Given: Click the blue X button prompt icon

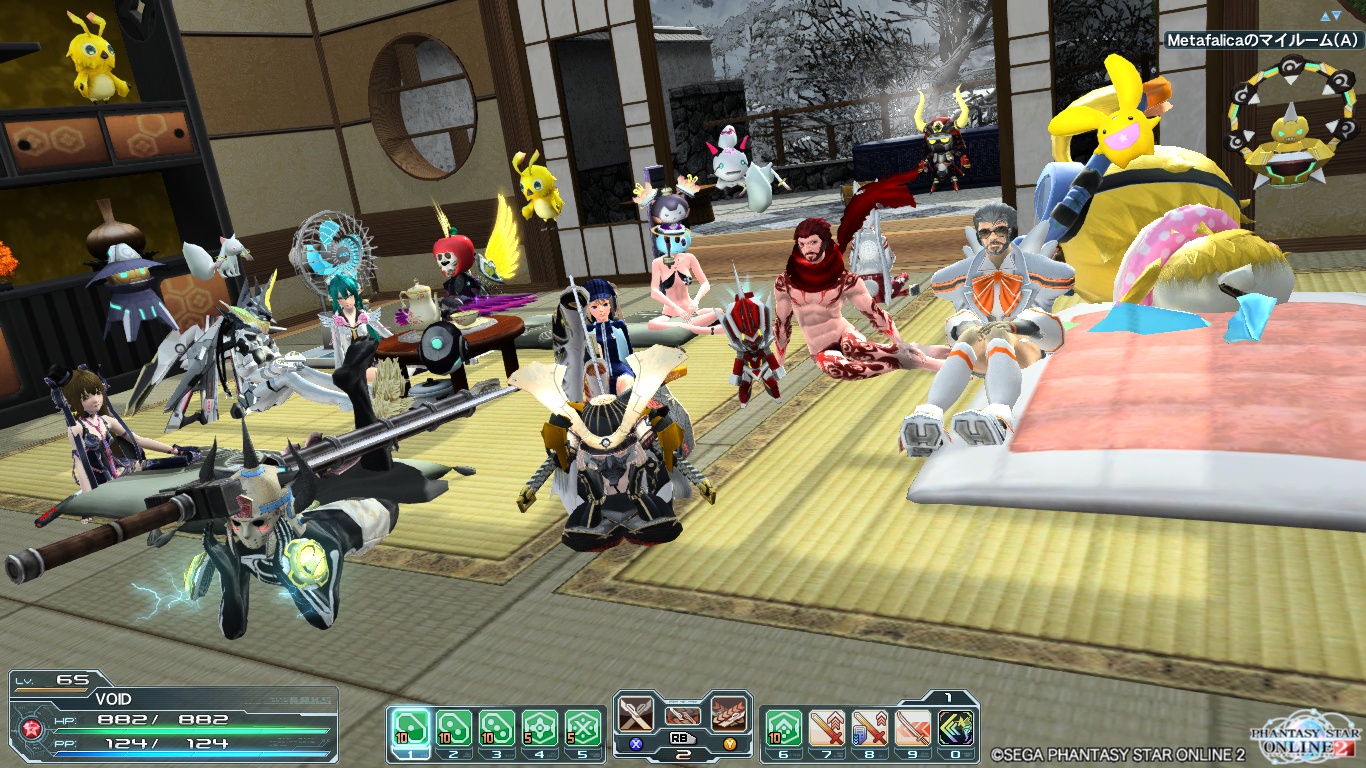Looking at the screenshot, I should (x=636, y=744).
